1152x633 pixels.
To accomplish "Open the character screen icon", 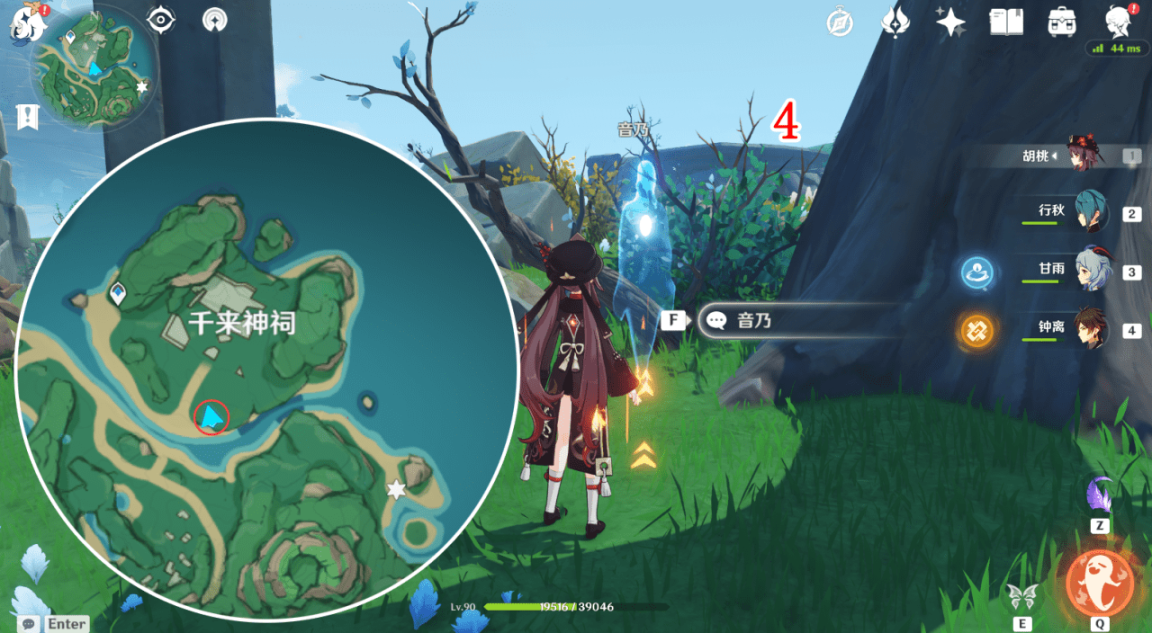I will [x=1117, y=21].
